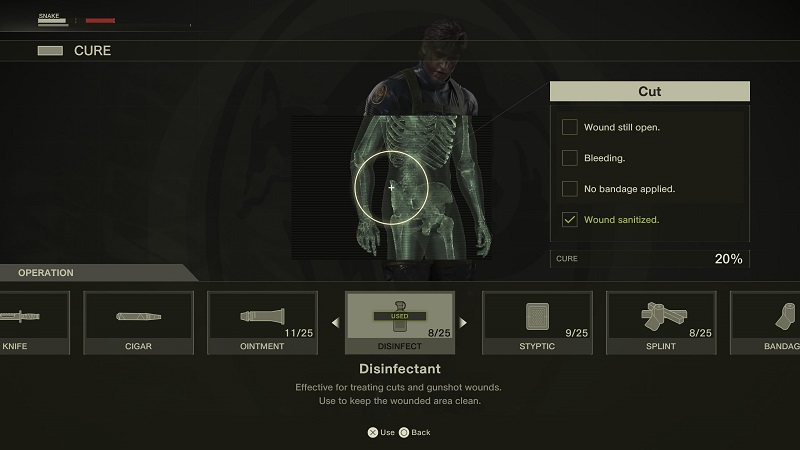Click the left arrow beside Disinfectant
The height and width of the screenshot is (450, 800).
pos(335,322)
